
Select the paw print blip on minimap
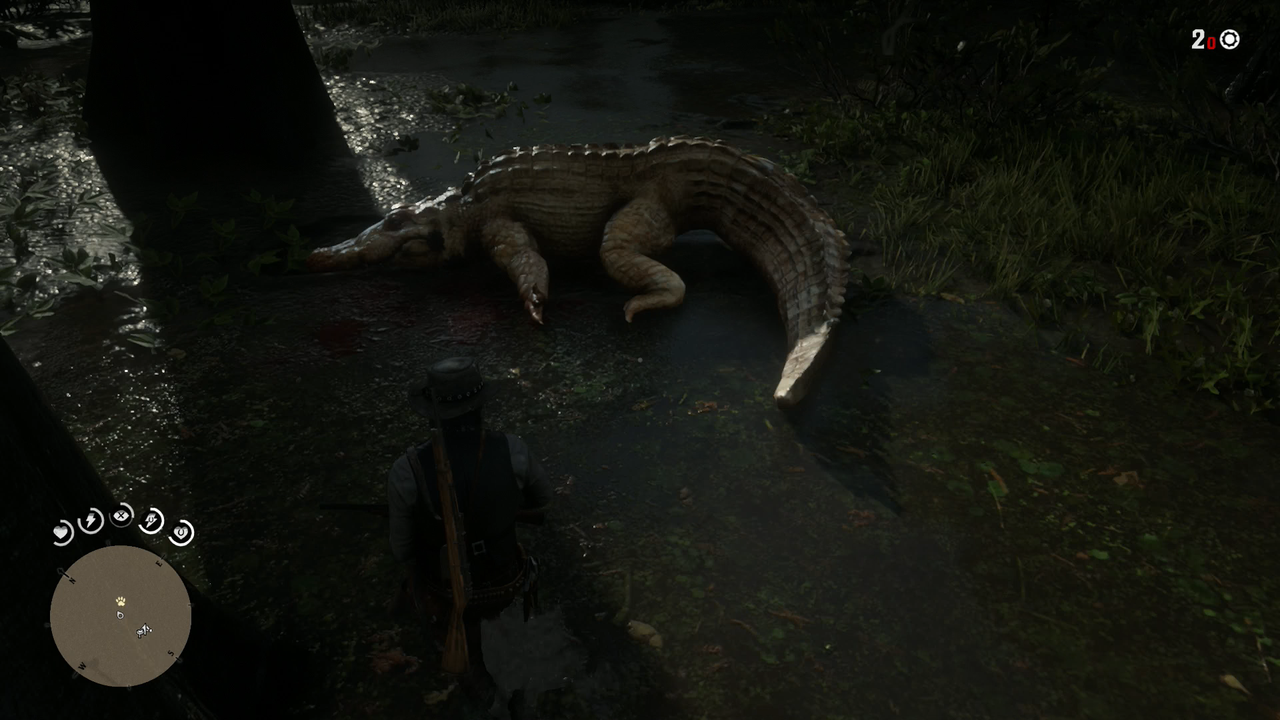[x=121, y=601]
